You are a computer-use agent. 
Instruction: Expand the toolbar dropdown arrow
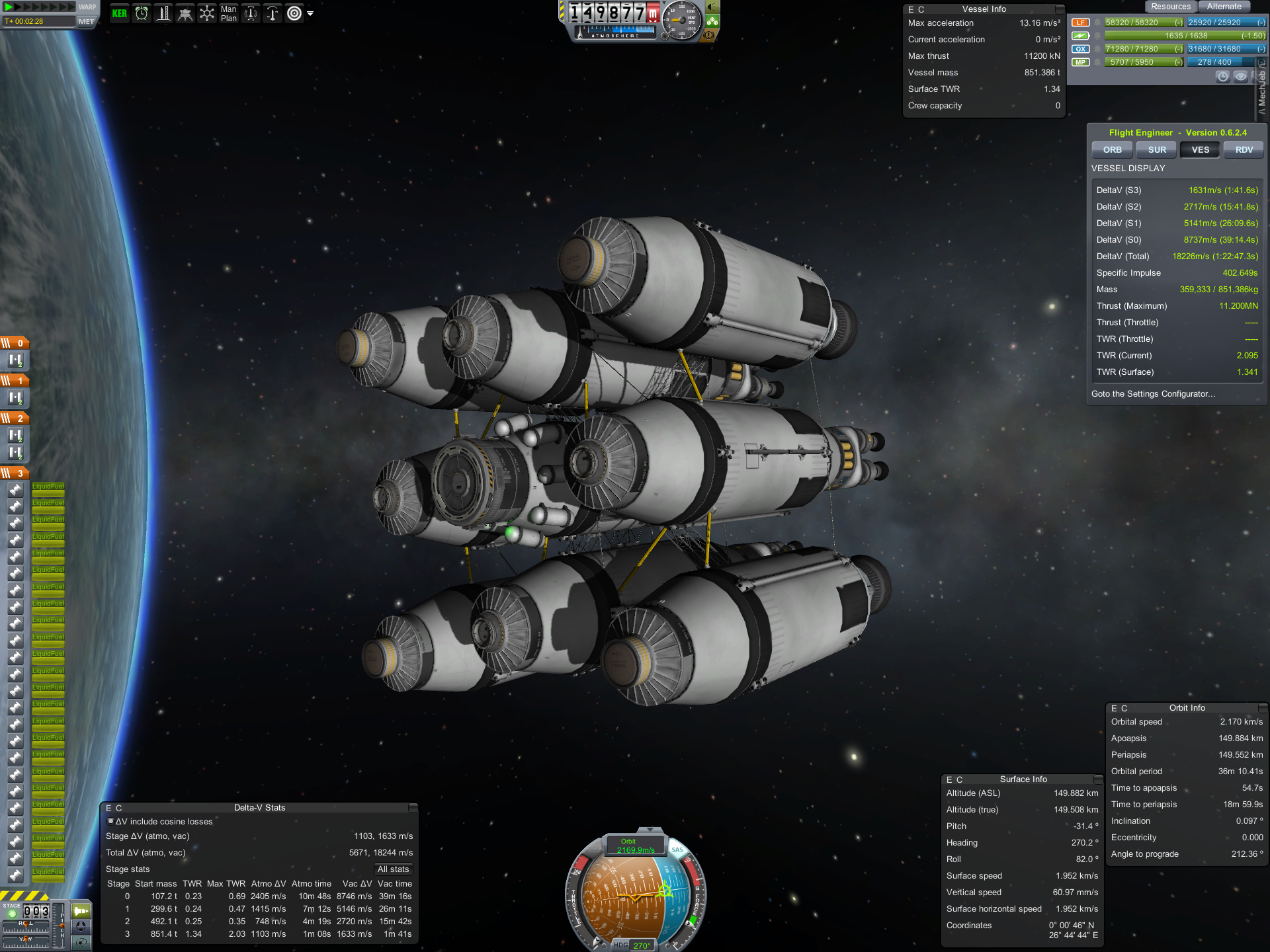point(310,13)
